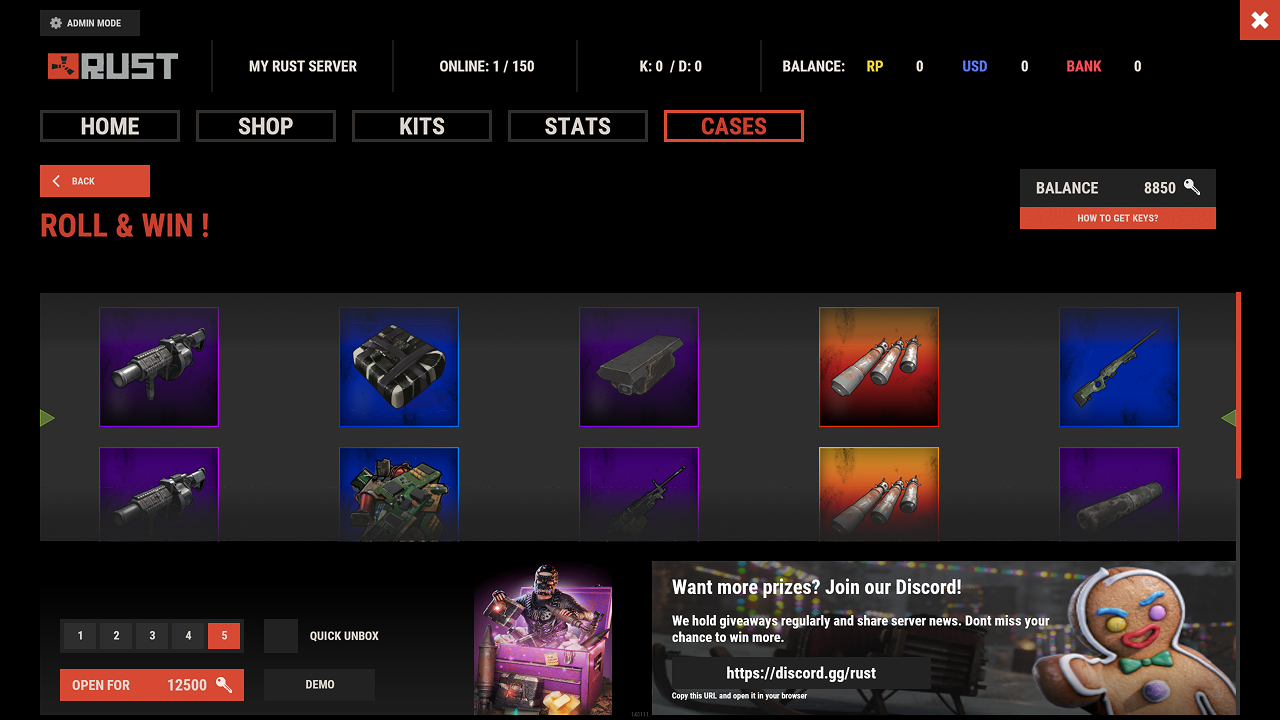Pick case count 3
Screen dimensions: 1280x720
[152, 636]
